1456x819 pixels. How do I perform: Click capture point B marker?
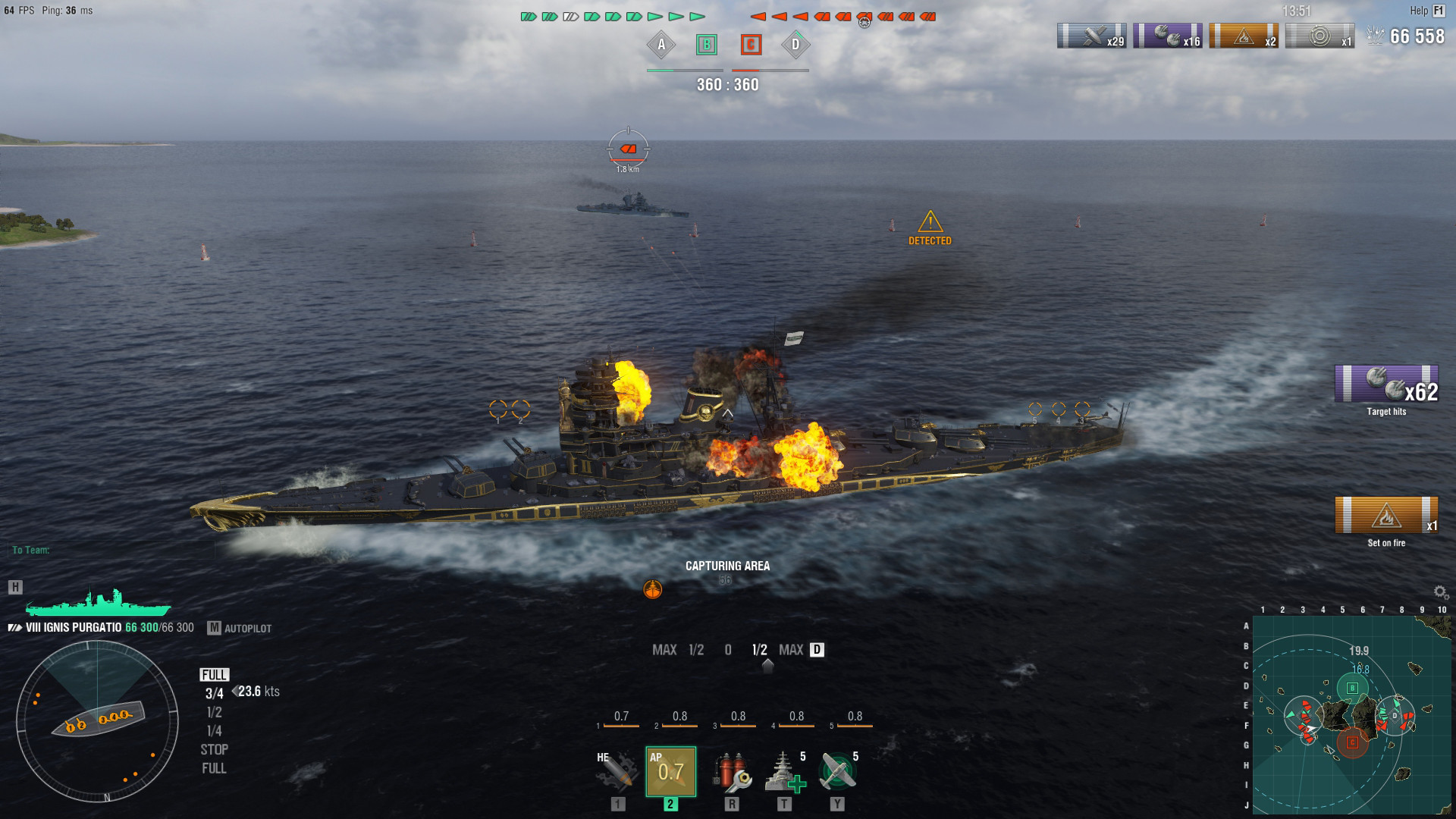707,45
